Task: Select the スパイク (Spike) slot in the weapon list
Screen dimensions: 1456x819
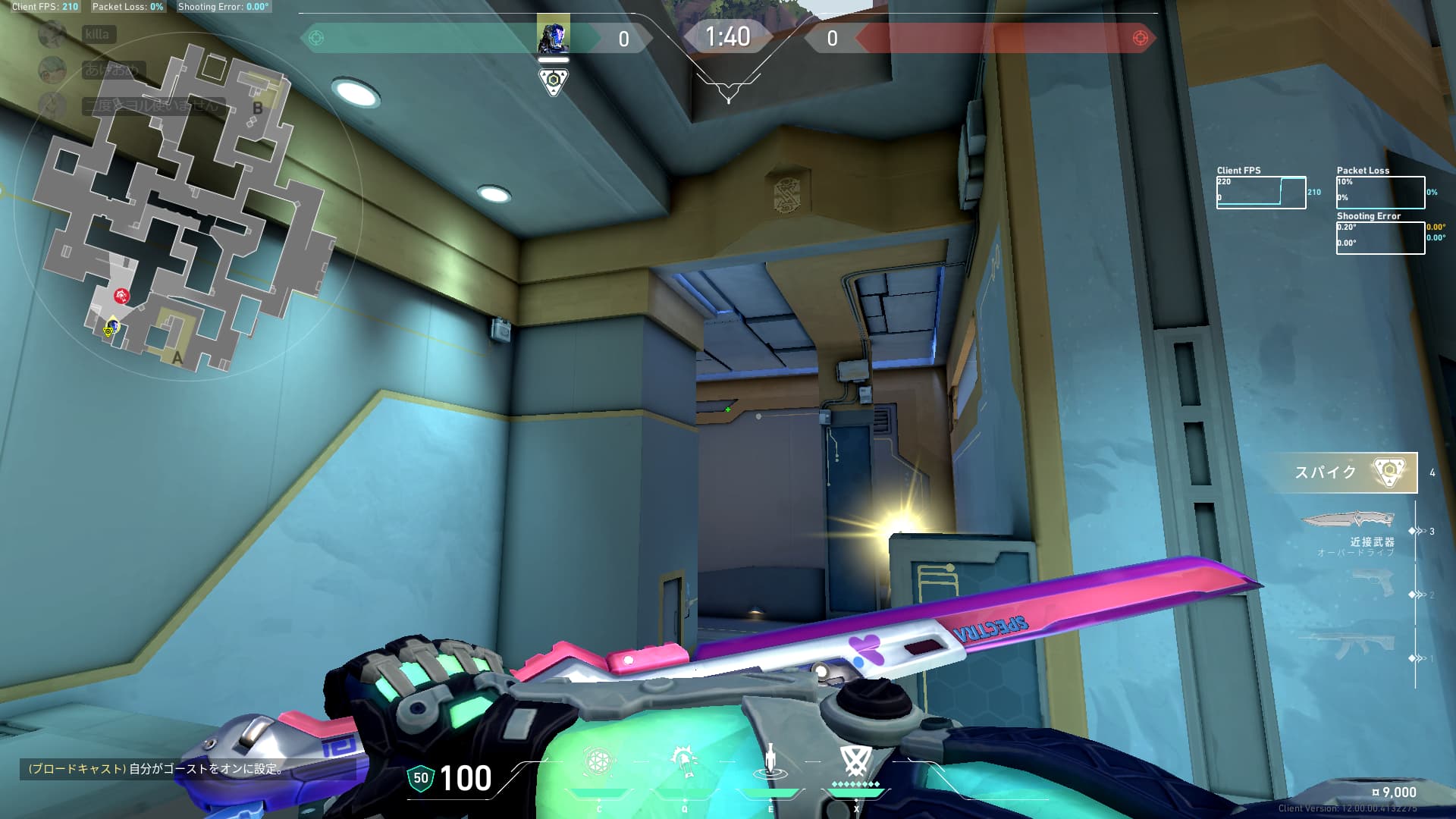Action: [x=1348, y=472]
